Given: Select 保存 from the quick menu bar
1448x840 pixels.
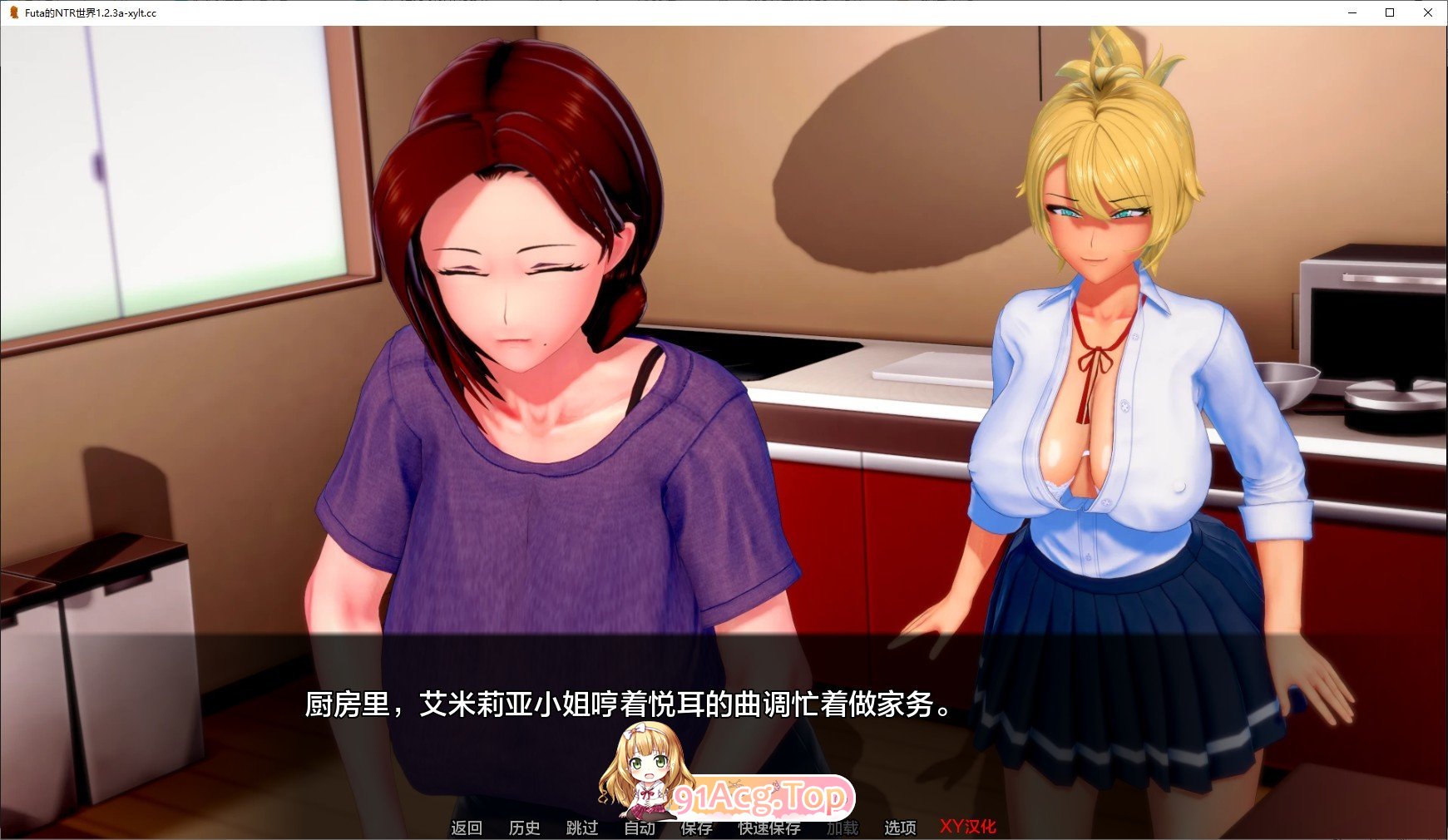Looking at the screenshot, I should click(x=695, y=828).
